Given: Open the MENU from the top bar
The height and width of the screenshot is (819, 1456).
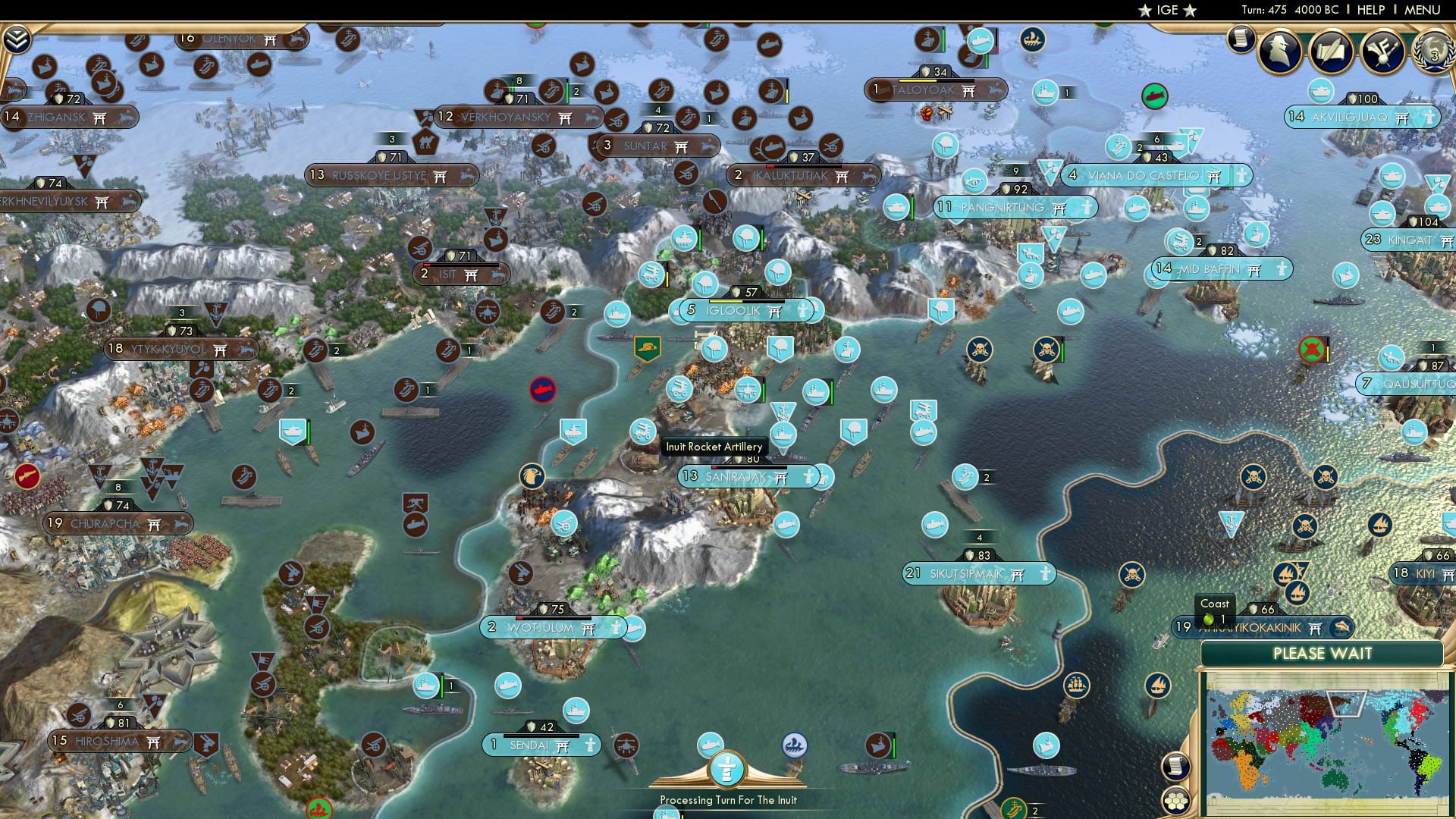Looking at the screenshot, I should coord(1423,10).
